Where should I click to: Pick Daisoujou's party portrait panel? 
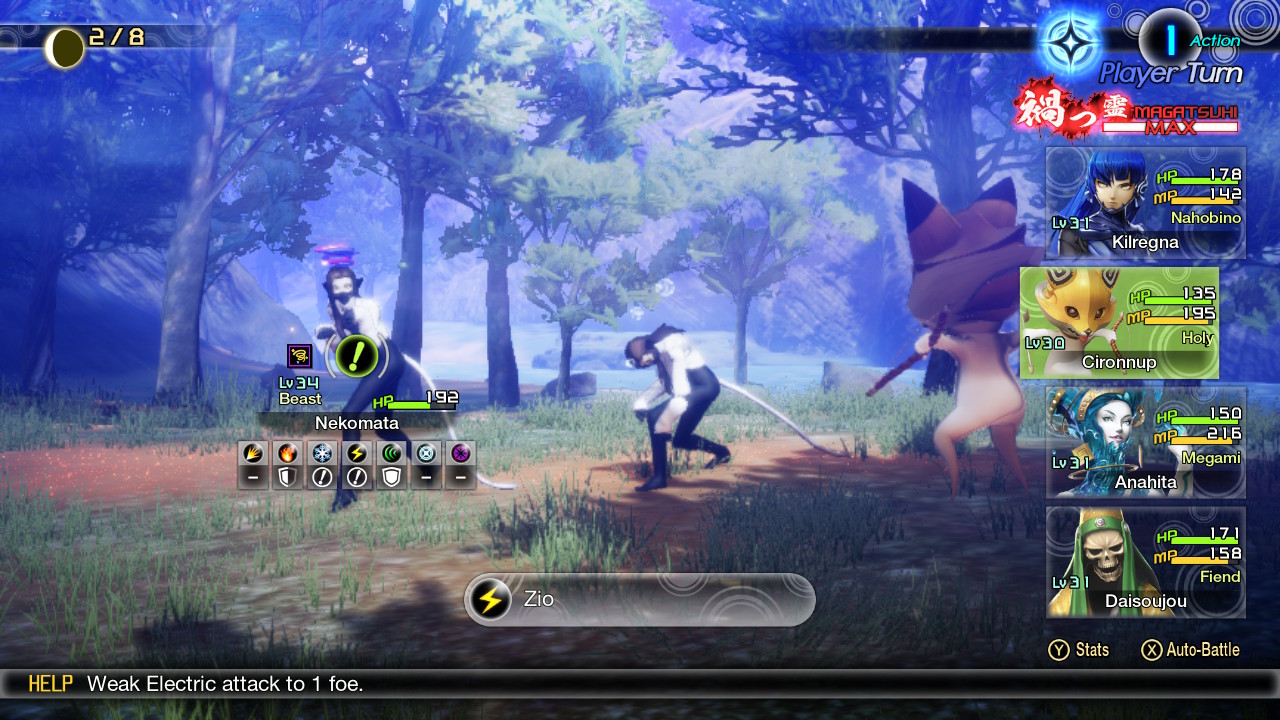coord(1146,562)
